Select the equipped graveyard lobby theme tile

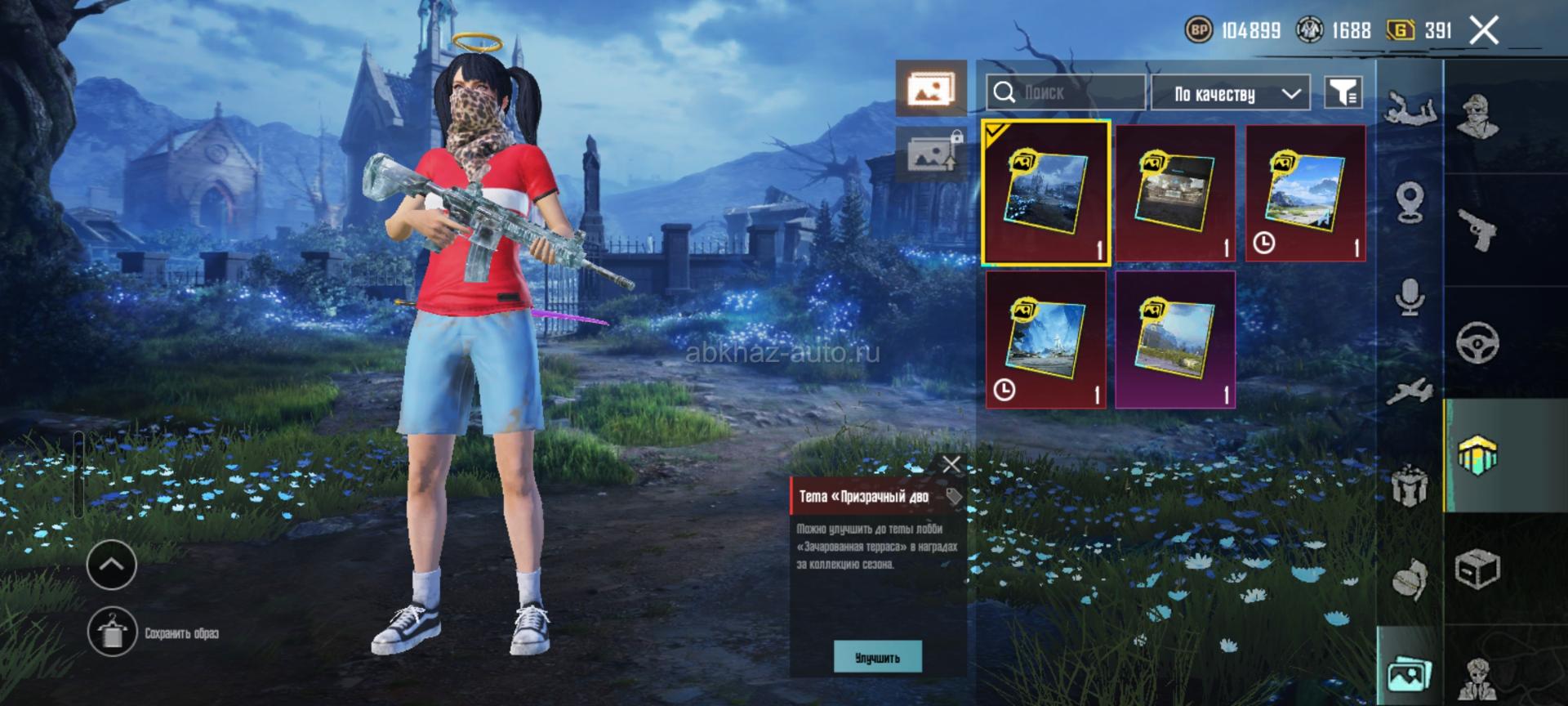pos(1045,193)
